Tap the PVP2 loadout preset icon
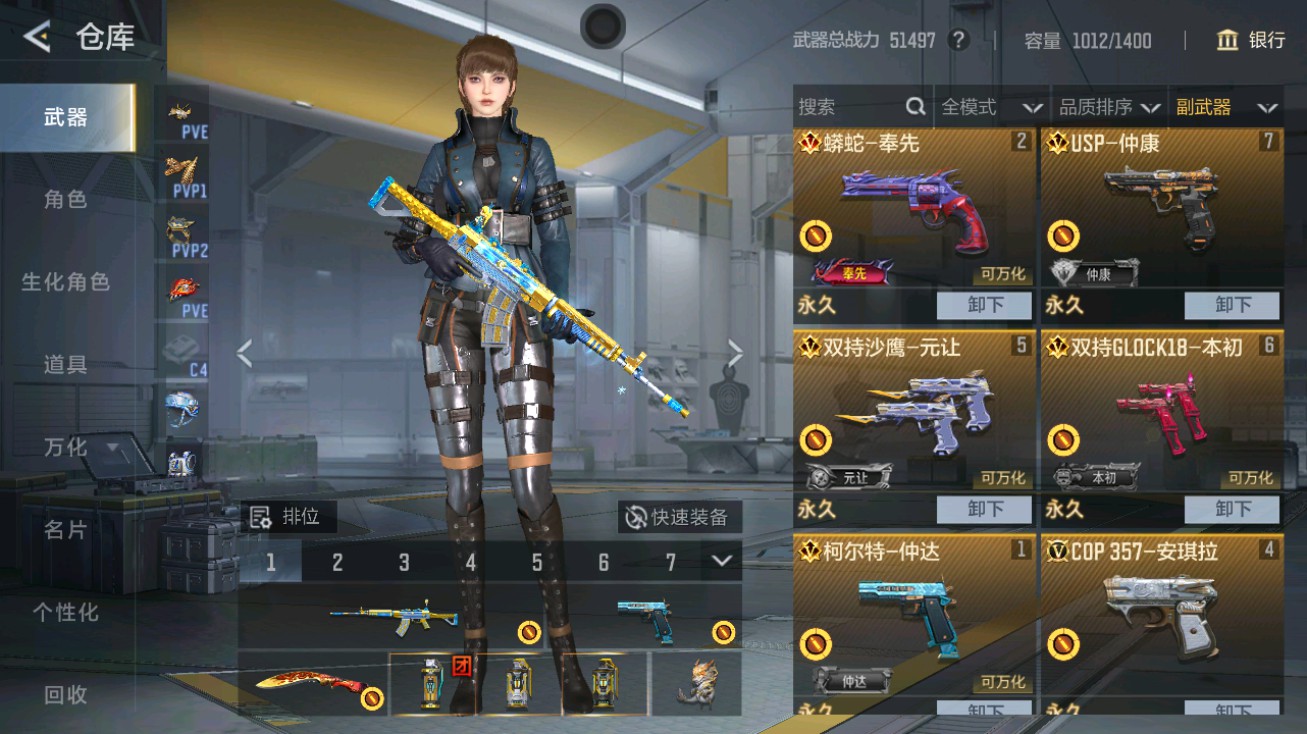This screenshot has height=734, width=1307. tap(180, 233)
